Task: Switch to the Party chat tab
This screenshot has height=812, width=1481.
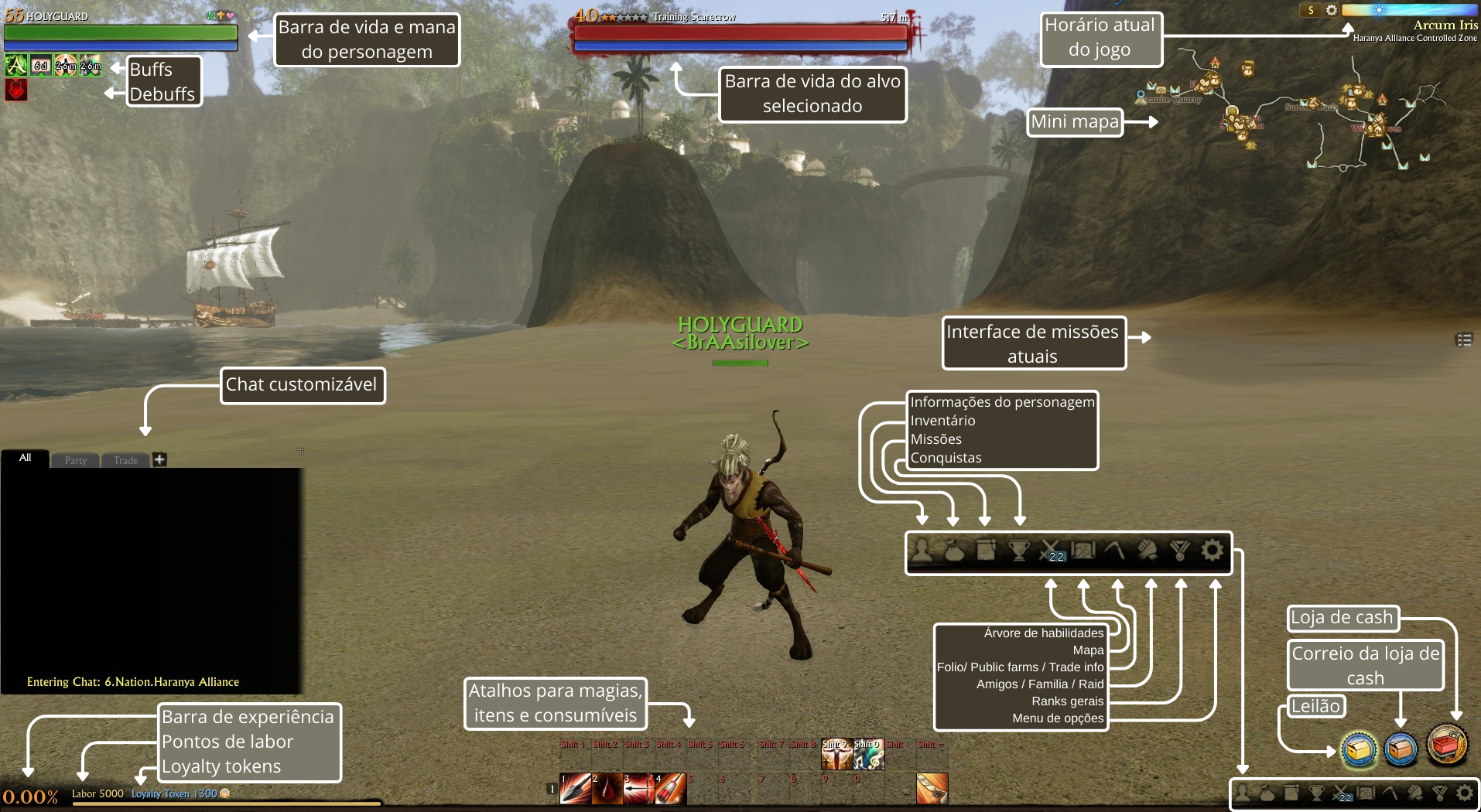Action: click(76, 460)
